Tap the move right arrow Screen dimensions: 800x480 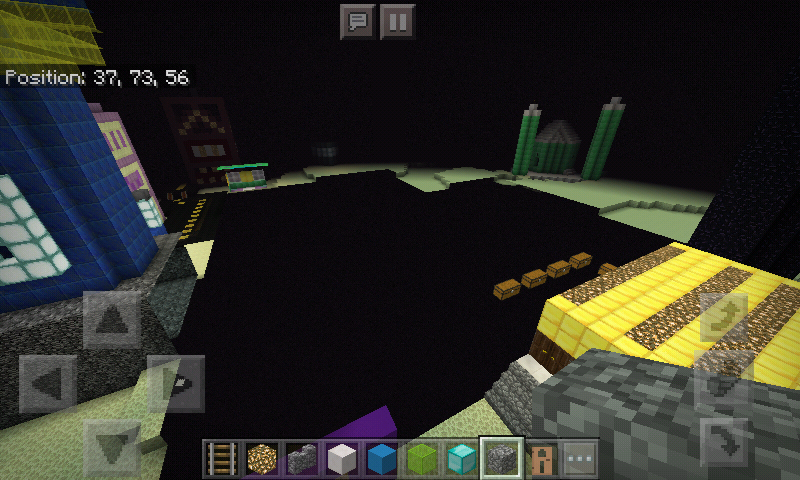click(177, 384)
